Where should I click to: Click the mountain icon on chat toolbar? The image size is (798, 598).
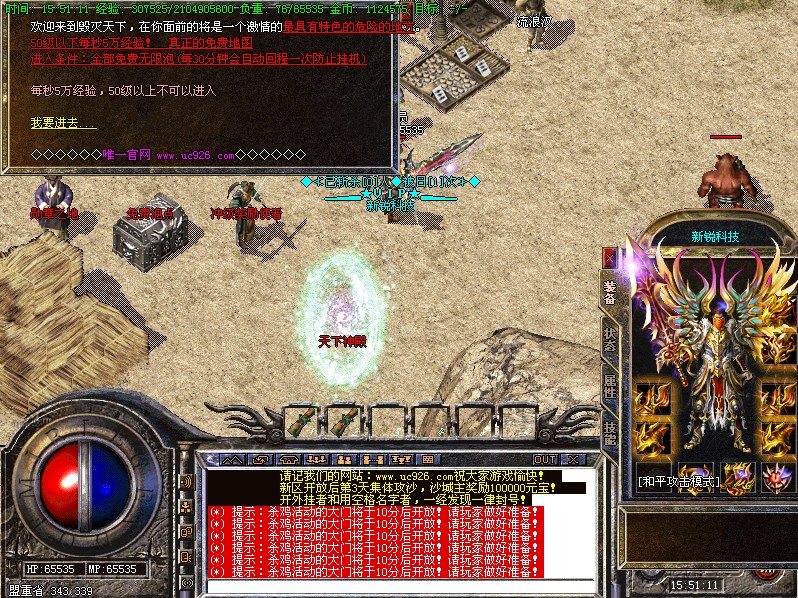[x=233, y=459]
